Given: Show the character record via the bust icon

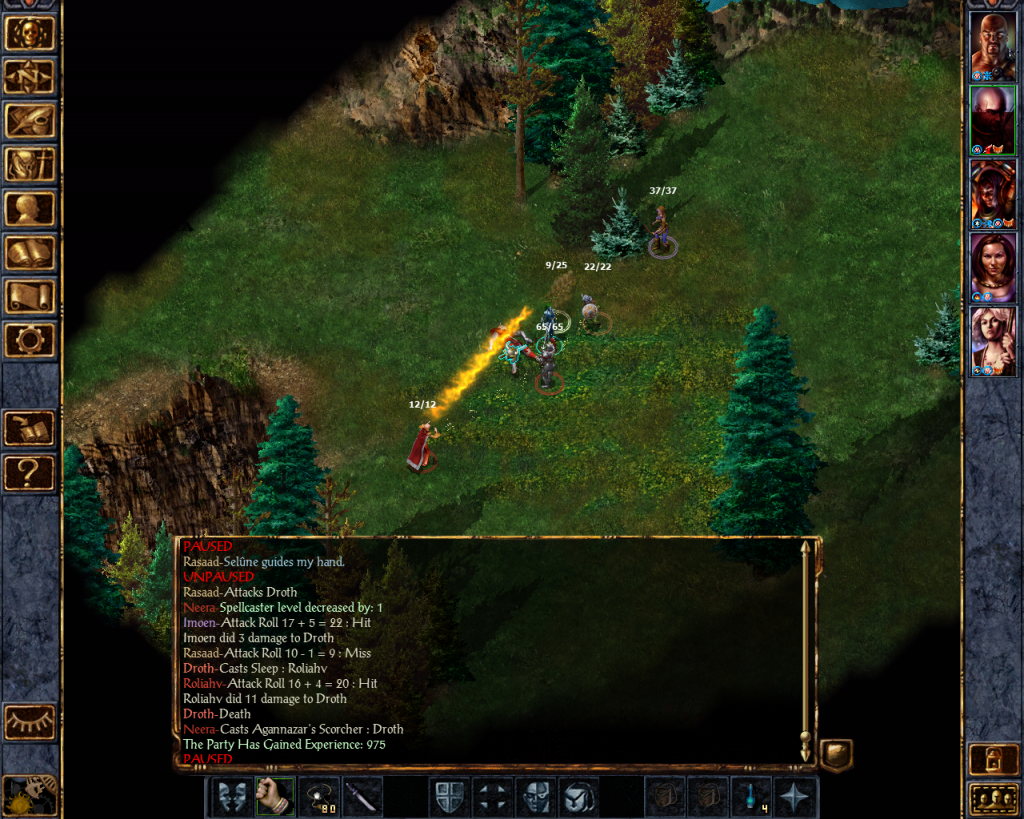Looking at the screenshot, I should click(30, 209).
